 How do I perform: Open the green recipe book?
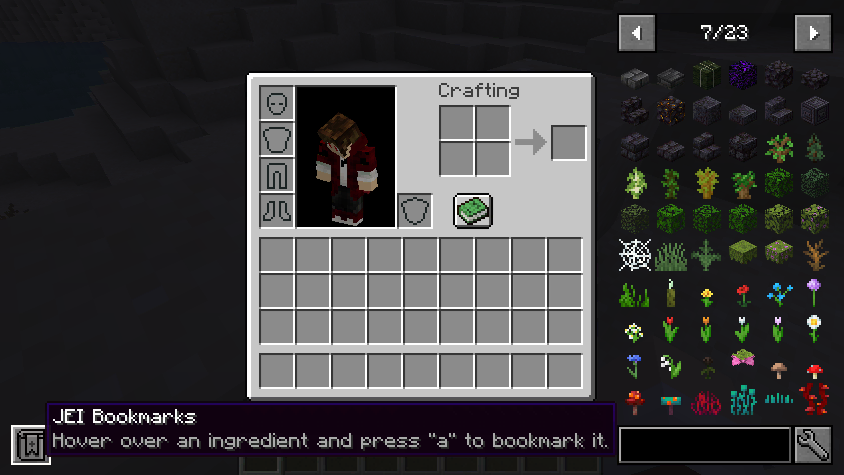coord(473,210)
